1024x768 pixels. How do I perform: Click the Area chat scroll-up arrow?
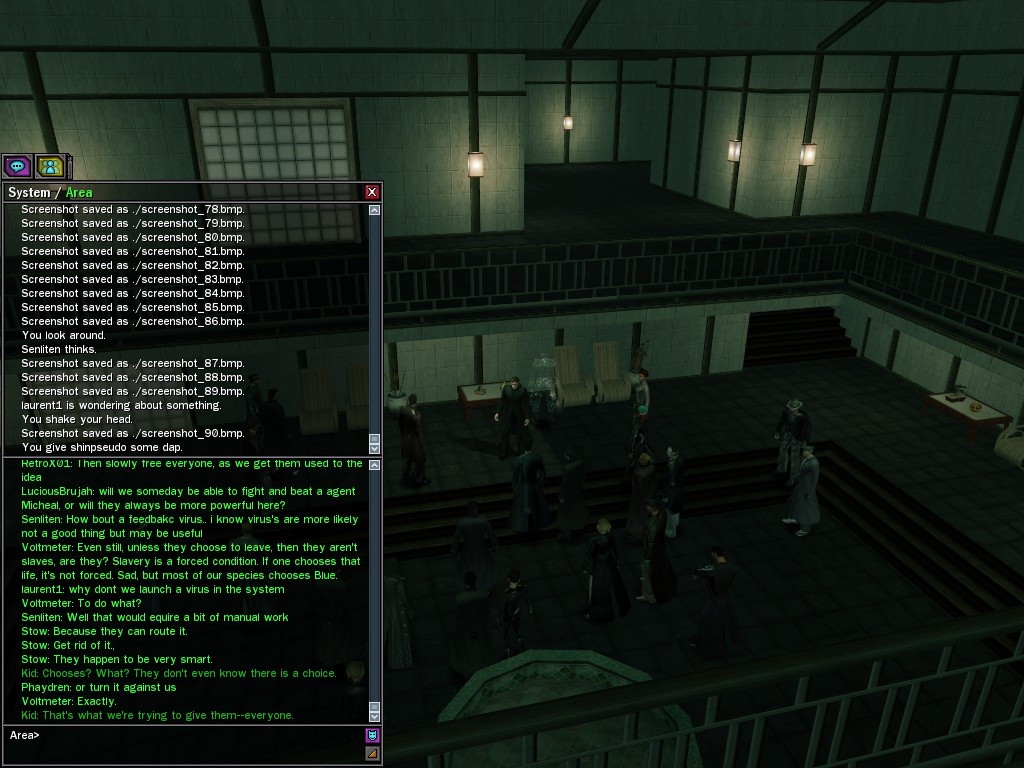(x=375, y=465)
